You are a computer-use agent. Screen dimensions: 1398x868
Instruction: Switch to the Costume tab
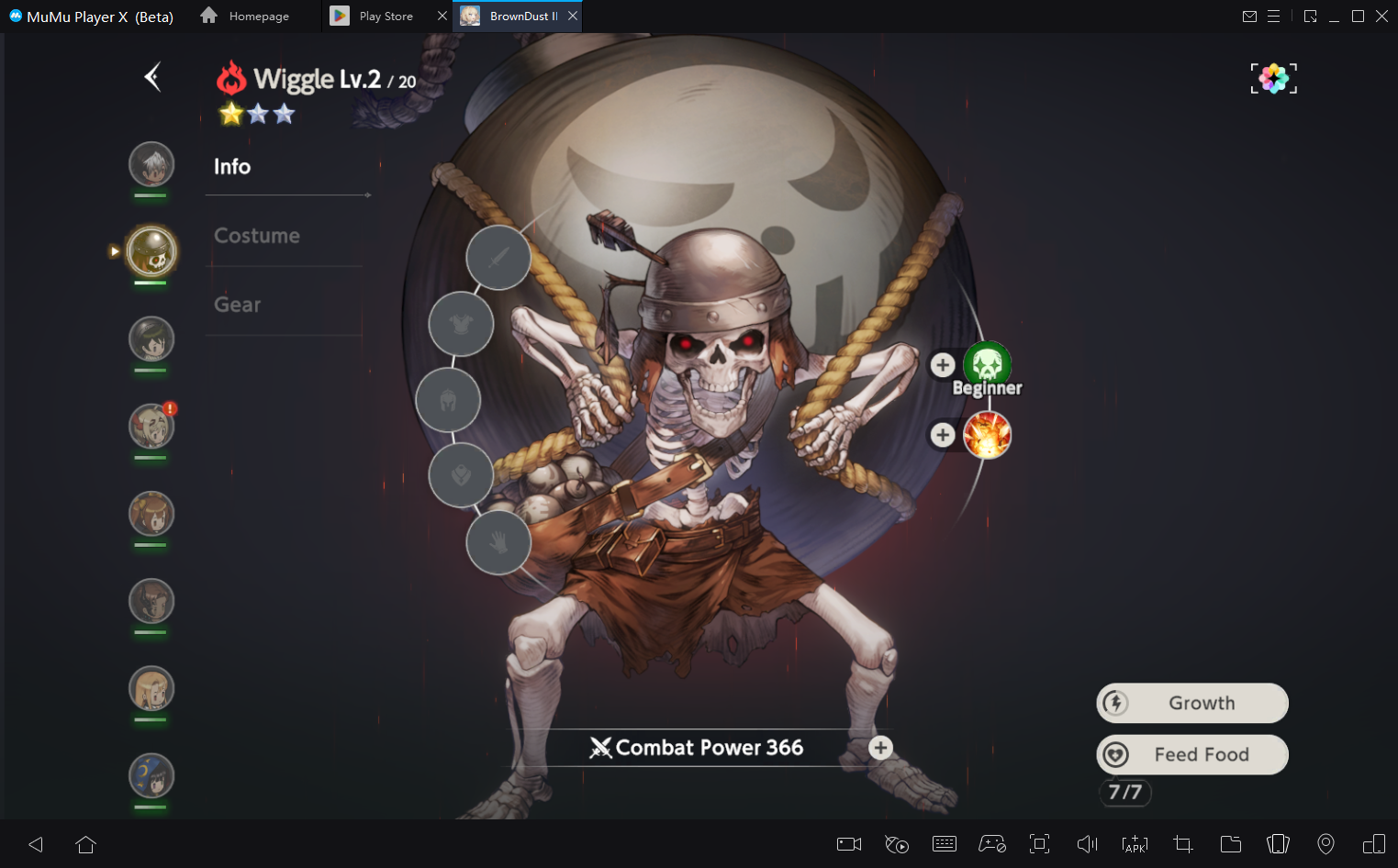point(257,236)
